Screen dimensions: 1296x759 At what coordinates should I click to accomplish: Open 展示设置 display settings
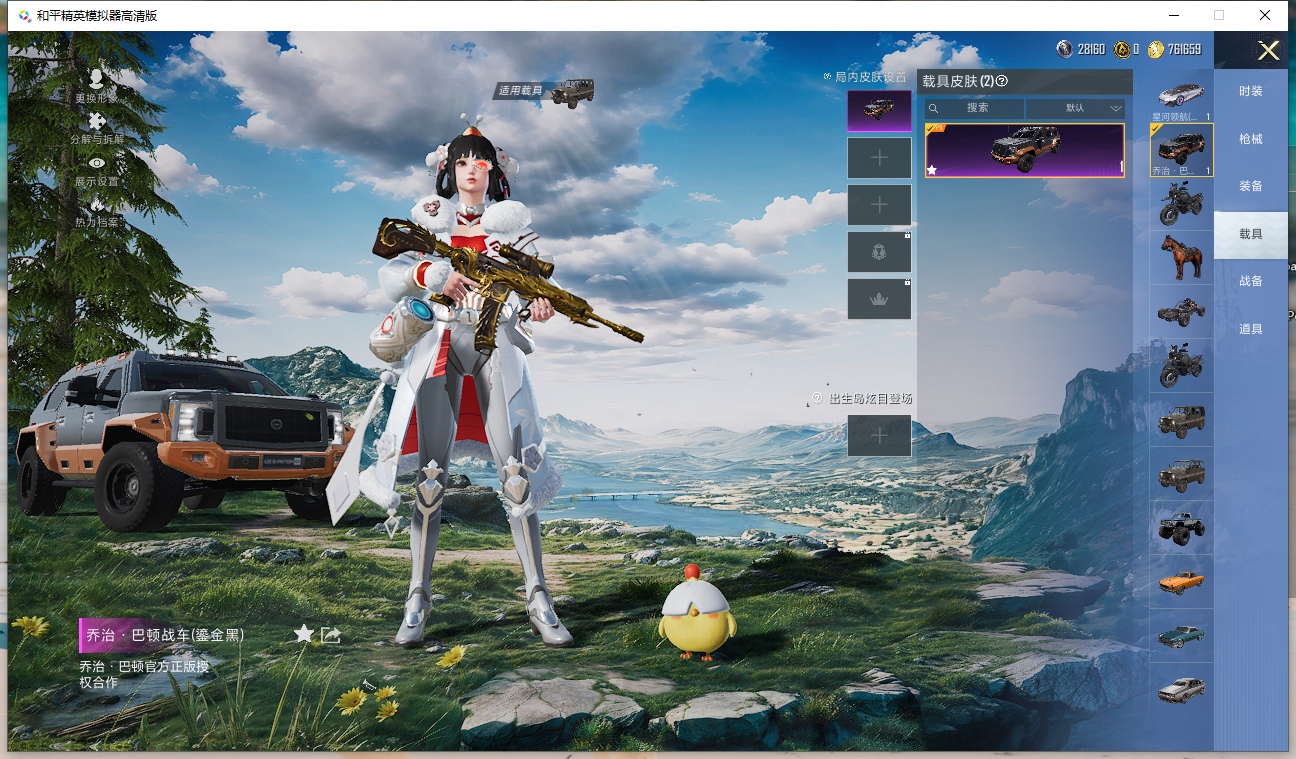coord(96,170)
